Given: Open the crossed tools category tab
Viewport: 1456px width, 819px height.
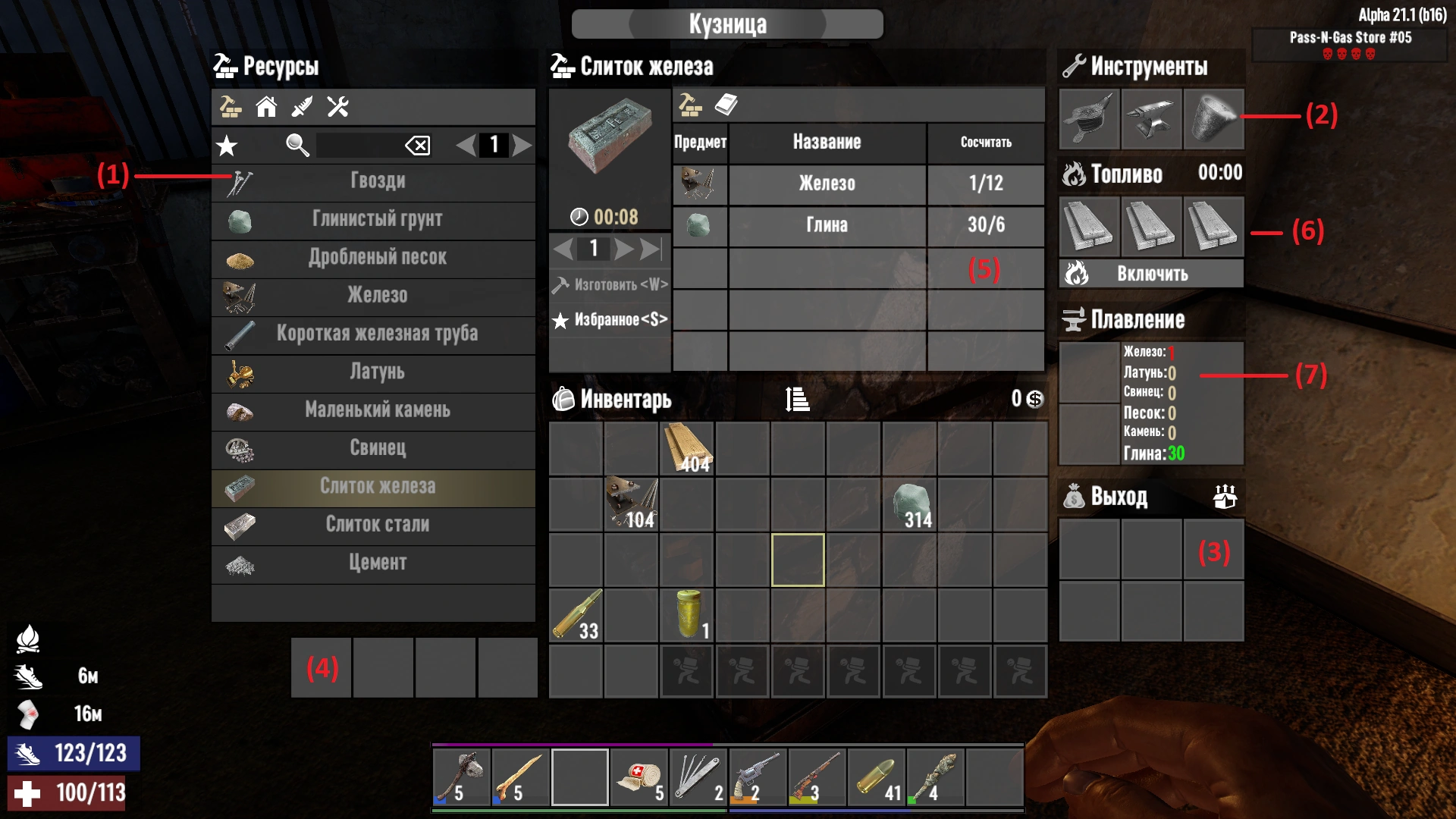Looking at the screenshot, I should coord(337,107).
